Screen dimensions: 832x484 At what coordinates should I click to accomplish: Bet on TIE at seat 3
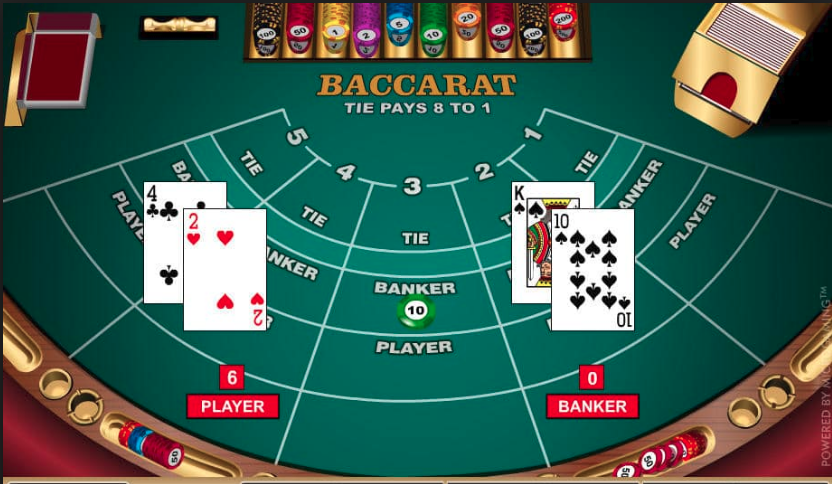coord(415,238)
